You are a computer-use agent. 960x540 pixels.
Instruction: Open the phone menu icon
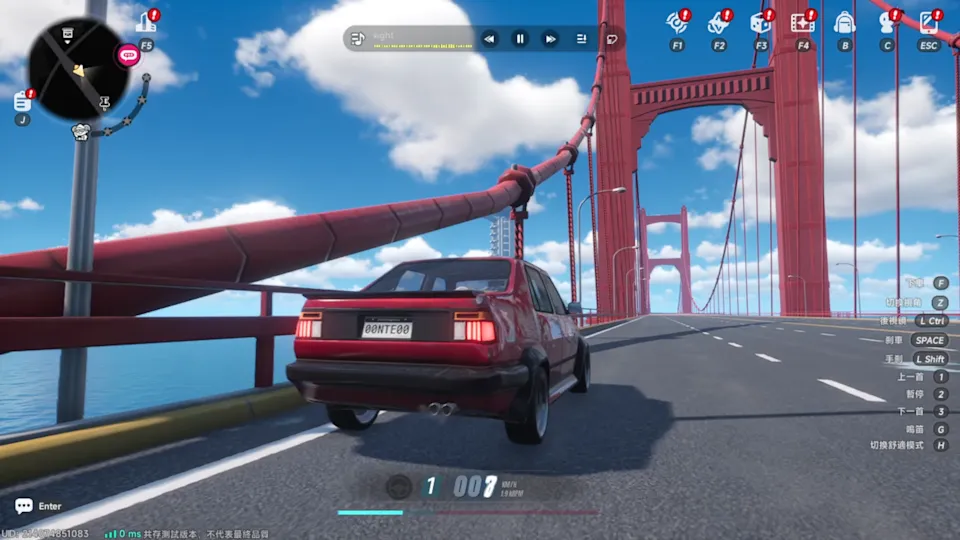928,22
